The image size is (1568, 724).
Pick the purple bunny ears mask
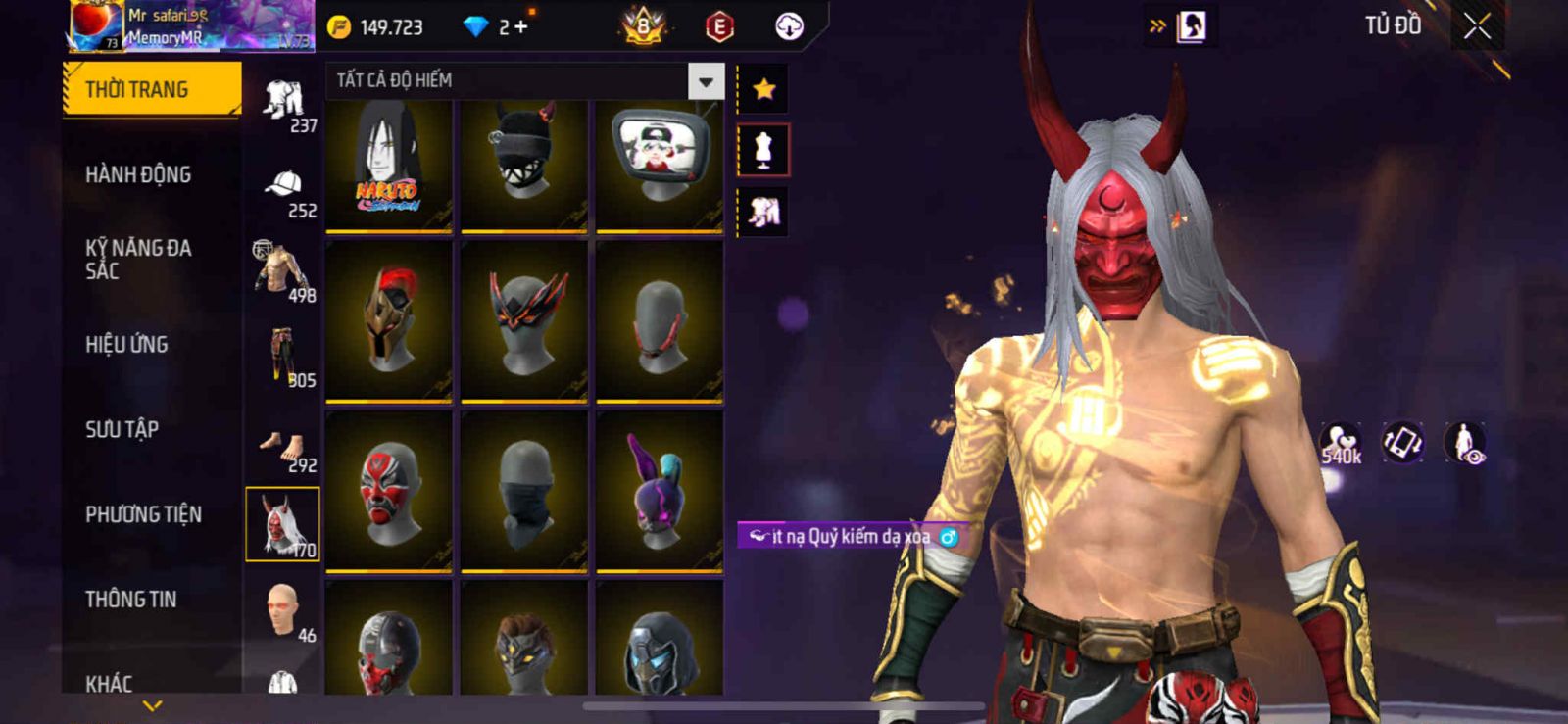click(659, 490)
